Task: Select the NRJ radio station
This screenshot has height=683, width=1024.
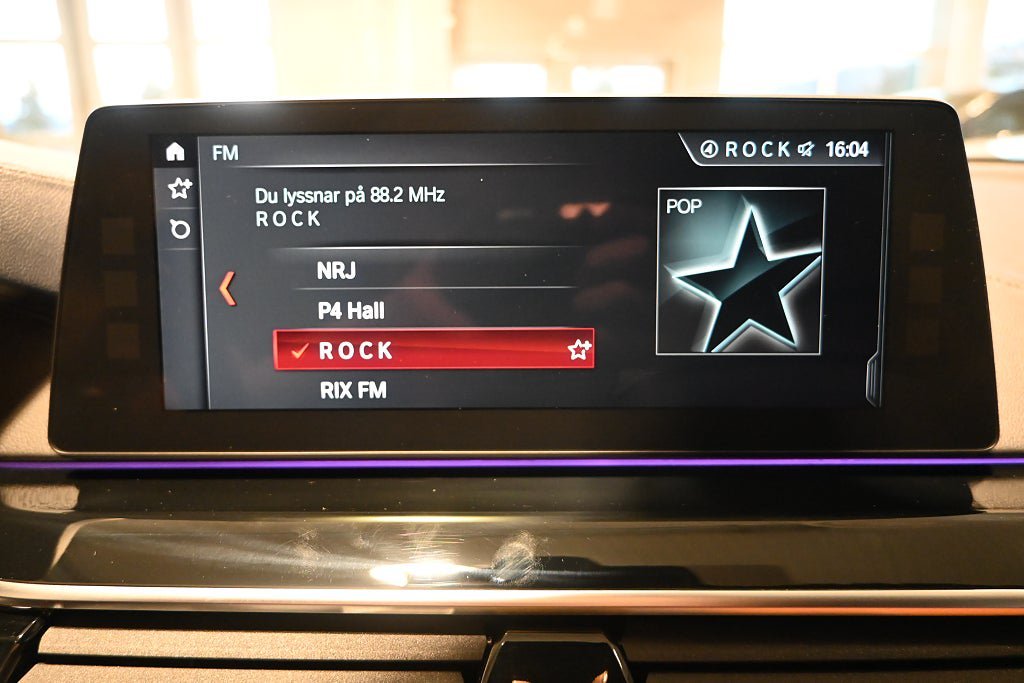Action: (x=336, y=271)
